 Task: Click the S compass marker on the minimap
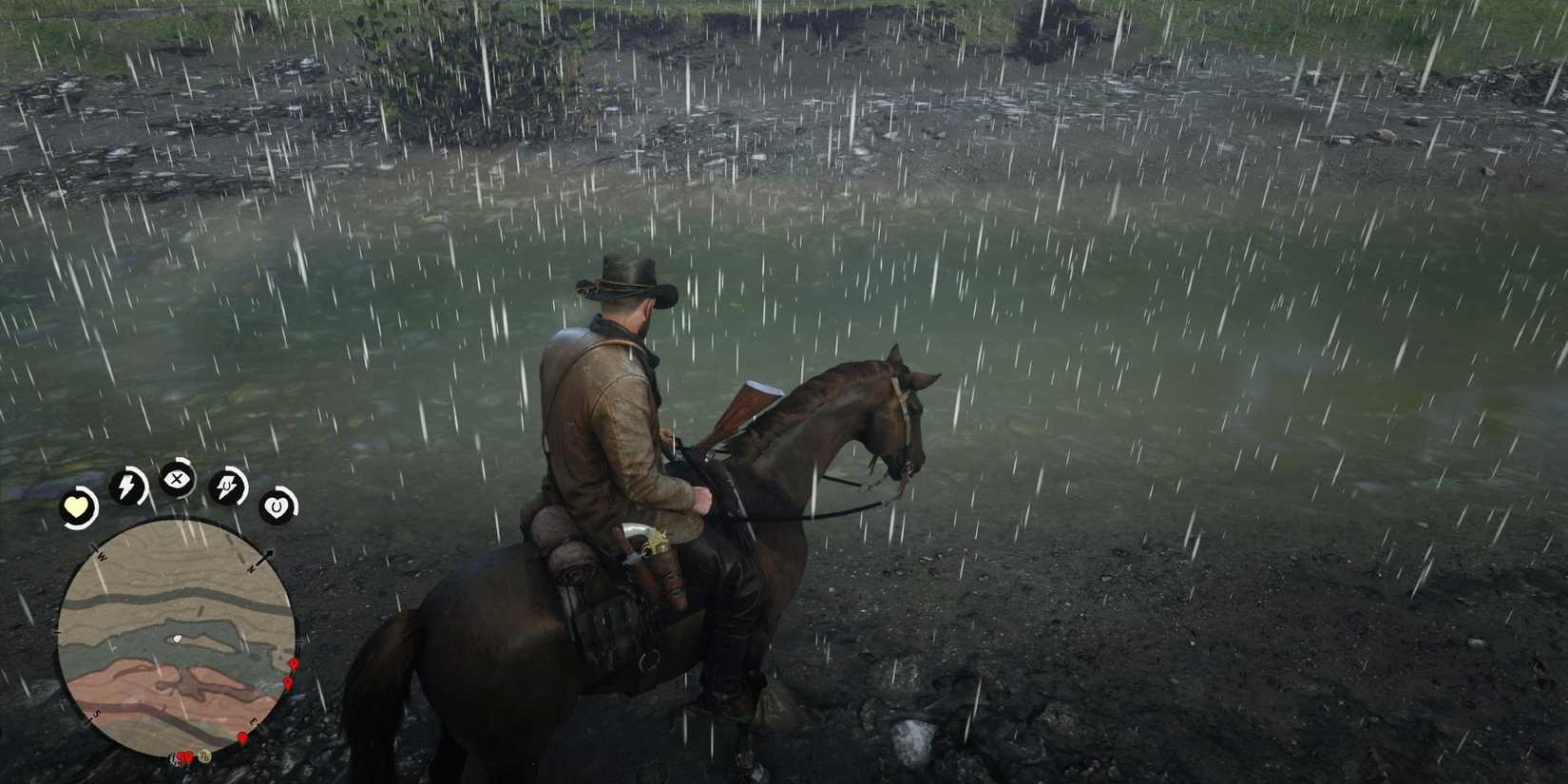tap(96, 715)
